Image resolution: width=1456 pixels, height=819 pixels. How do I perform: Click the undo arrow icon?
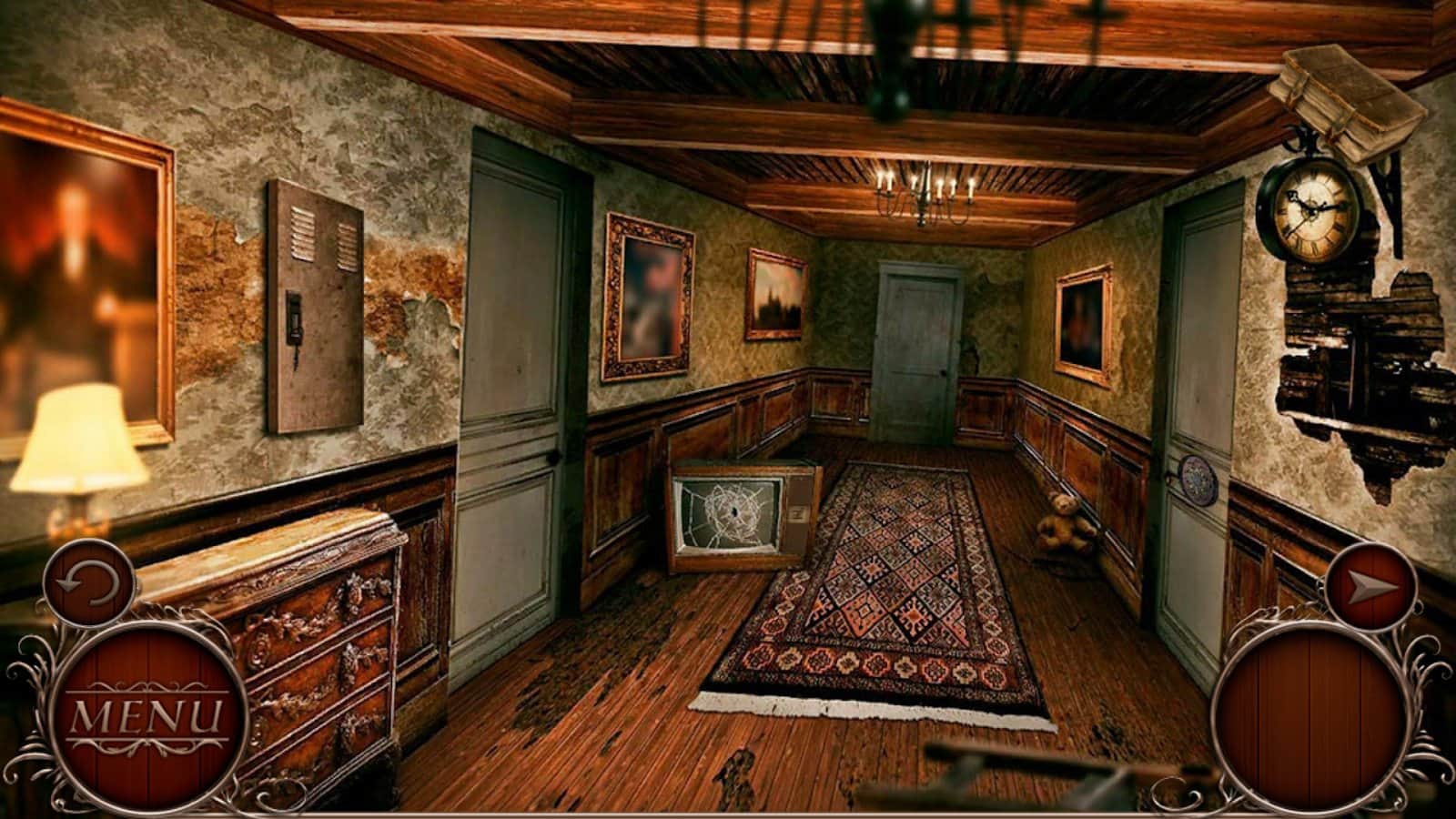pyautogui.click(x=91, y=582)
